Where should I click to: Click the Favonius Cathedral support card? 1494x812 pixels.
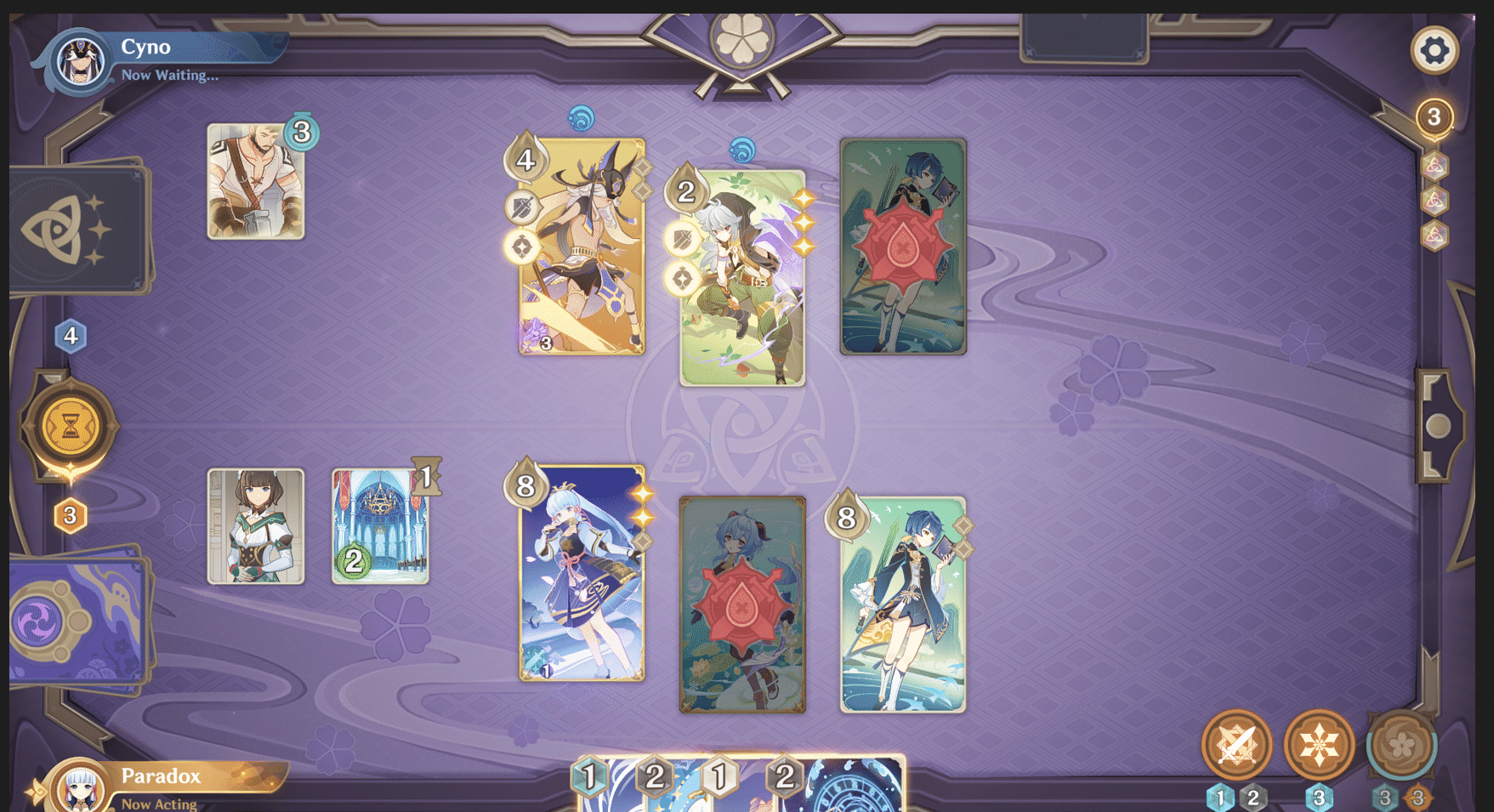click(x=380, y=523)
